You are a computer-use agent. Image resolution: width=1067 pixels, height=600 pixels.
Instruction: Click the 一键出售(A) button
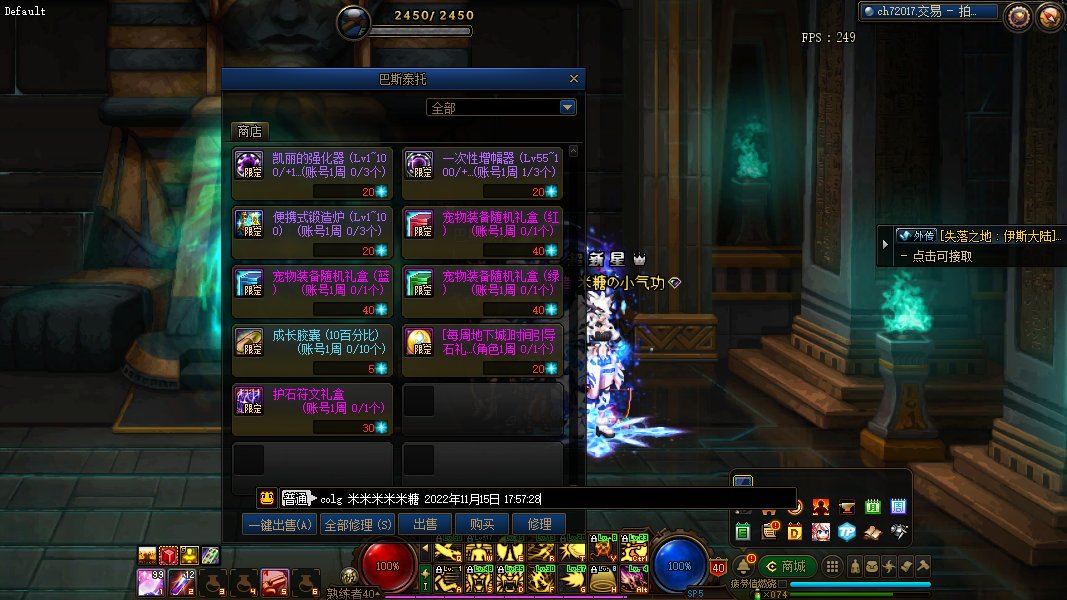click(x=279, y=524)
